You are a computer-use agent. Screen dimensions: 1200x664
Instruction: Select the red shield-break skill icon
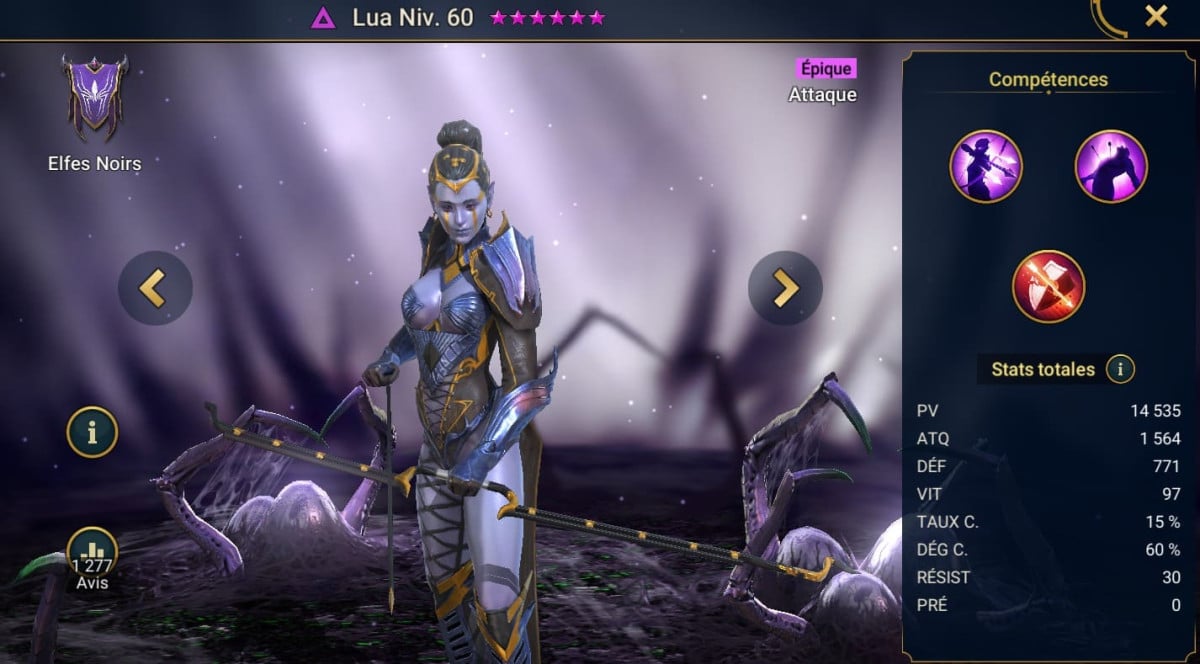pos(1048,287)
